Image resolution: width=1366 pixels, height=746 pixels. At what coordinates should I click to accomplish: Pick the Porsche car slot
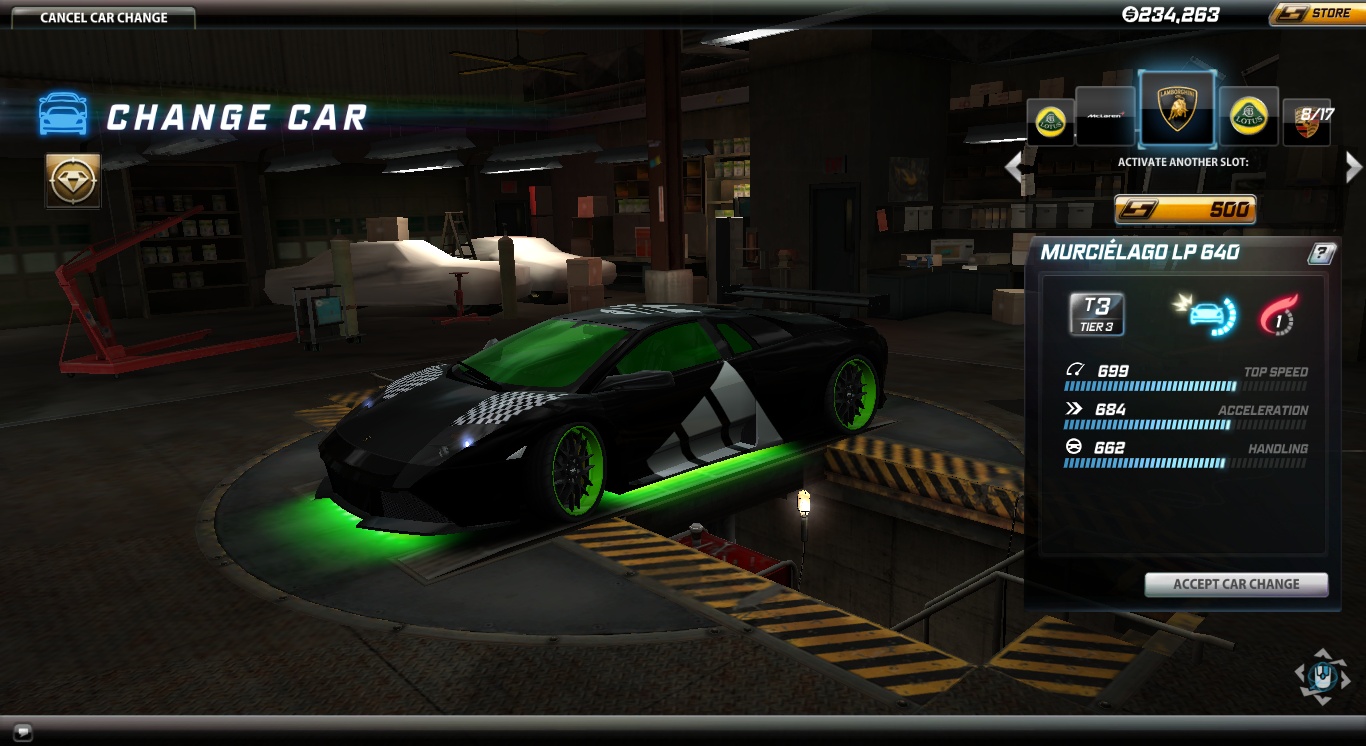coord(1306,122)
